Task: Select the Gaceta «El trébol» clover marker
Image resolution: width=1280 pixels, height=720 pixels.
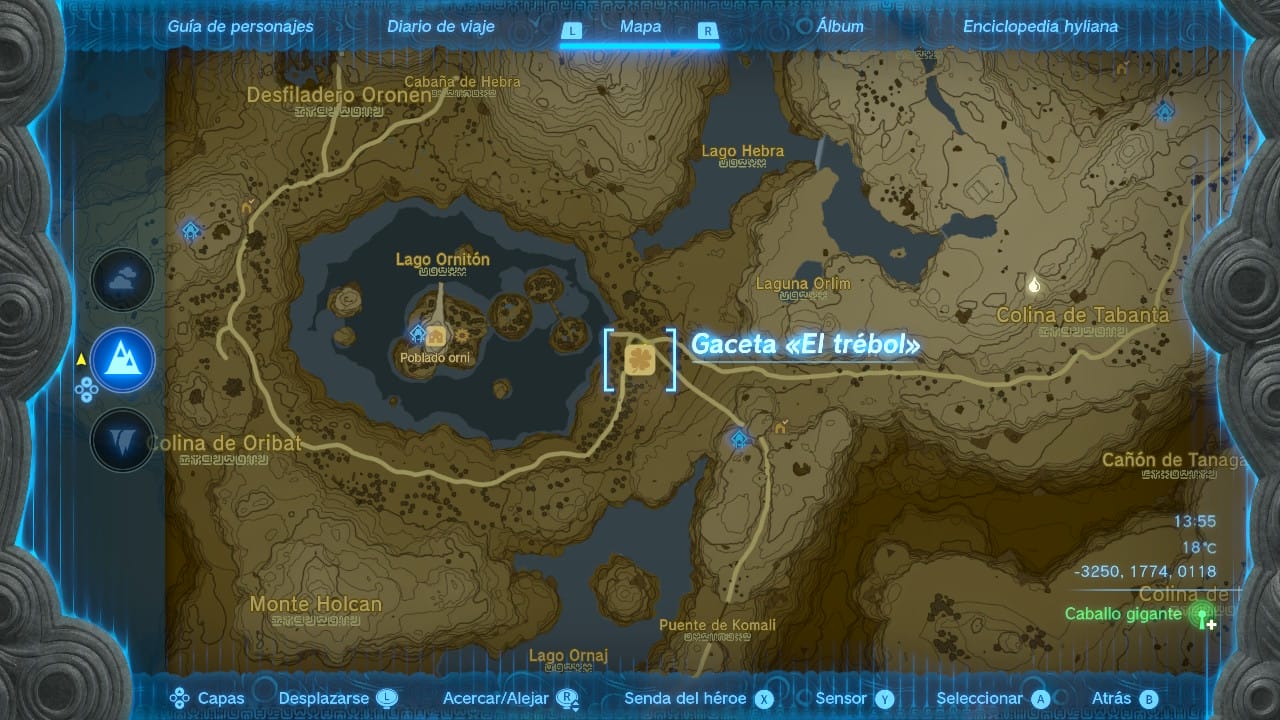Action: 640,359
